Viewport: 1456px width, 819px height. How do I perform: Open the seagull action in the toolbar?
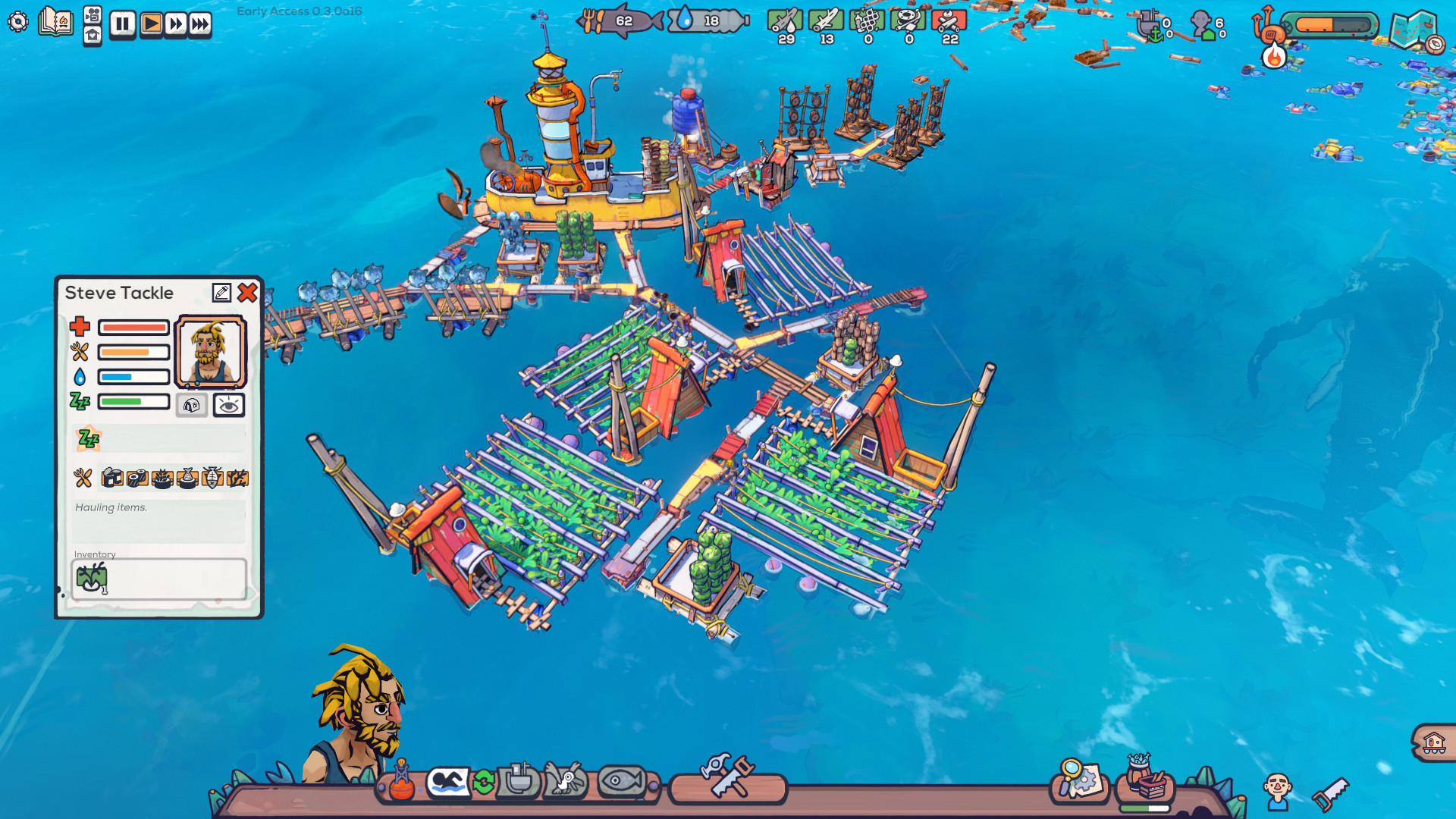coord(565,781)
